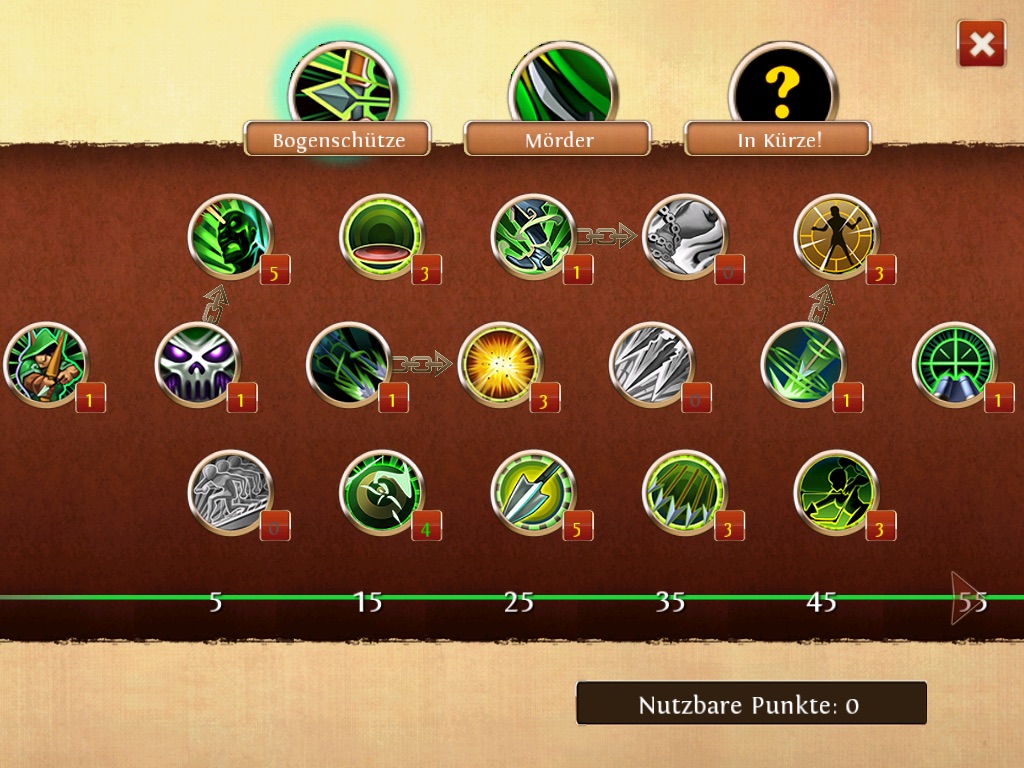Choose the grey chained locked skill
This screenshot has height=768, width=1024.
[x=683, y=236]
